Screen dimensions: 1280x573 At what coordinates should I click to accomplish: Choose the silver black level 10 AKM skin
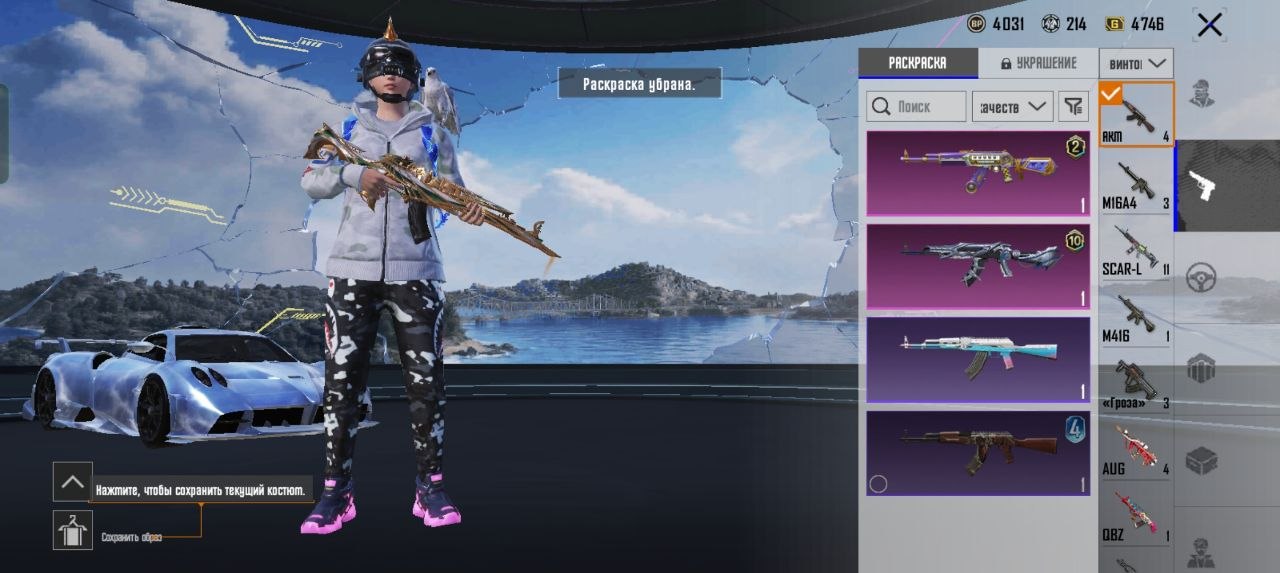coord(977,266)
